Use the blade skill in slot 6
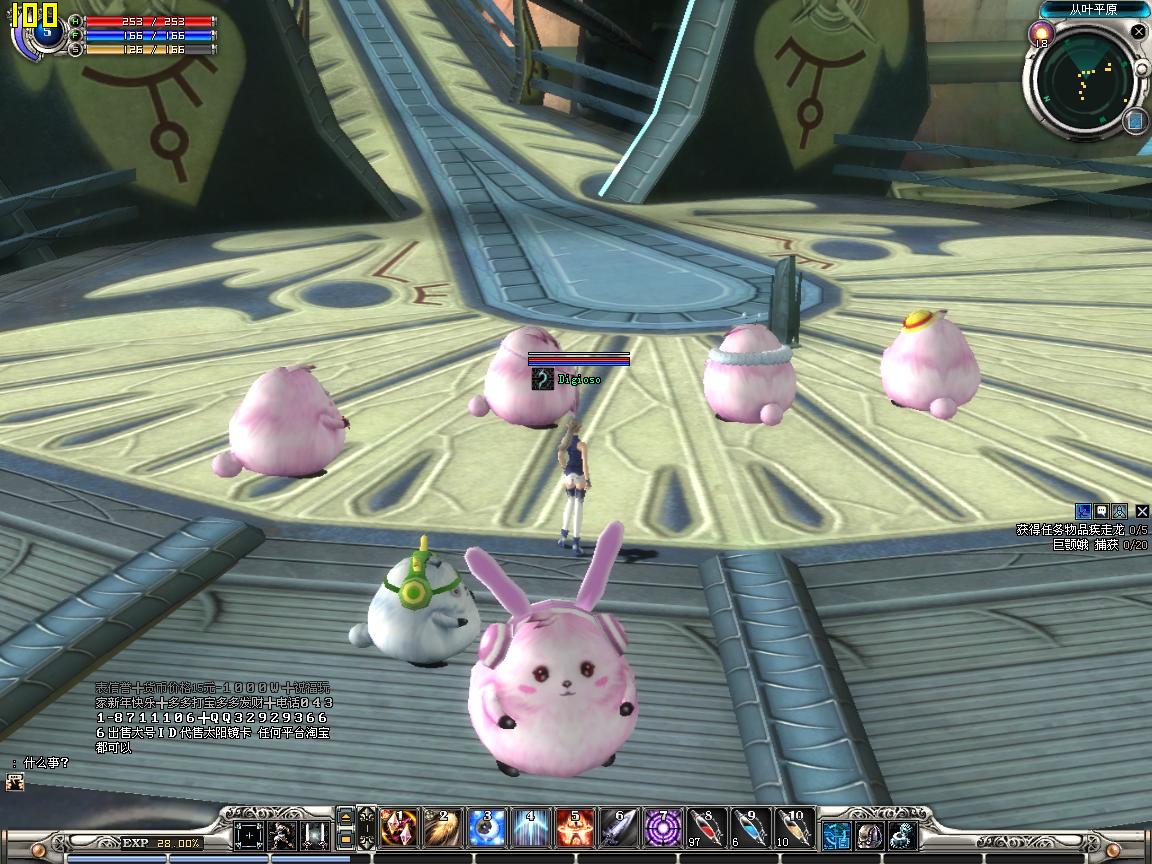The image size is (1152, 864). coord(619,828)
